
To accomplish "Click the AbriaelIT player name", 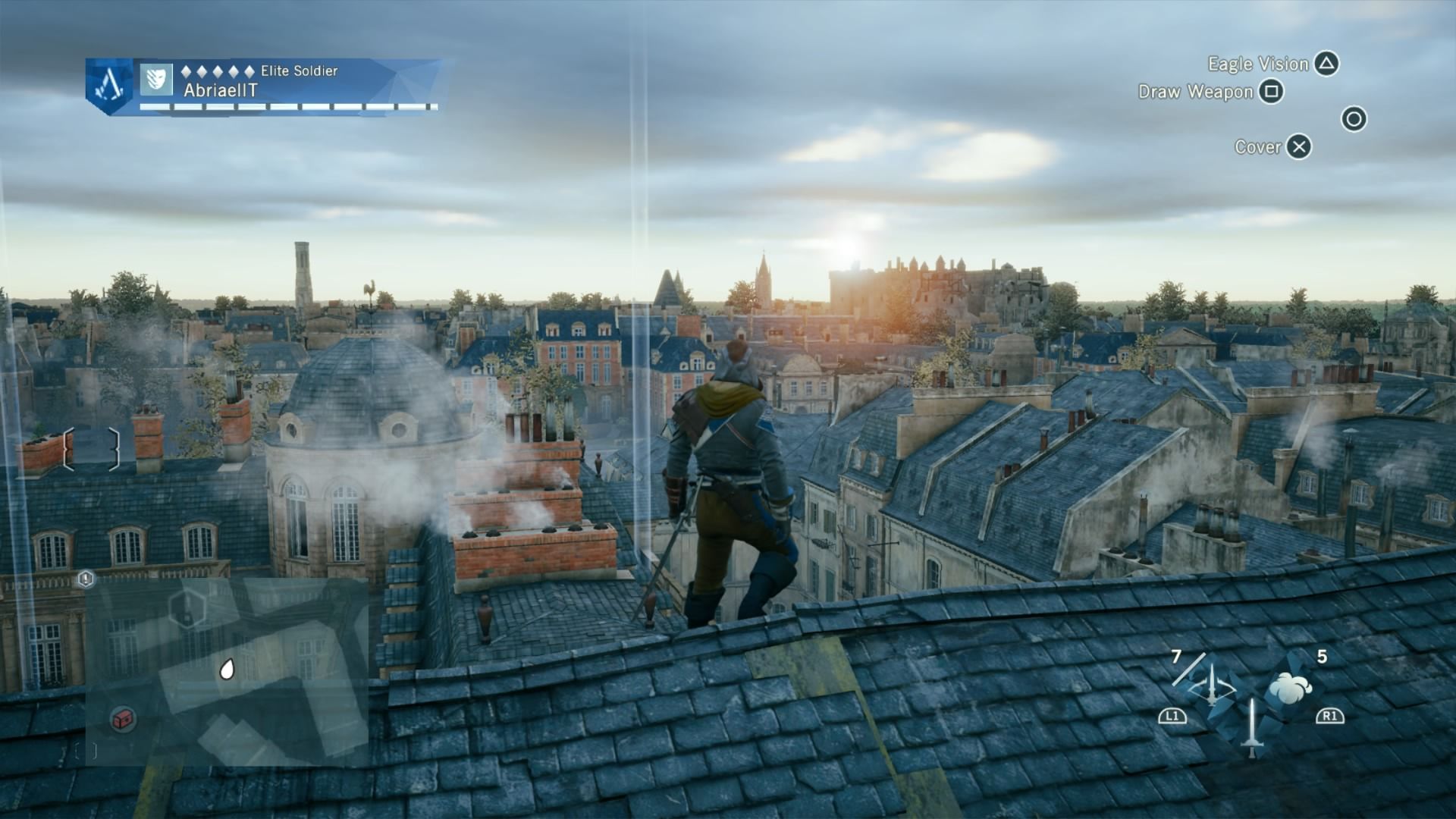I will click(x=221, y=89).
